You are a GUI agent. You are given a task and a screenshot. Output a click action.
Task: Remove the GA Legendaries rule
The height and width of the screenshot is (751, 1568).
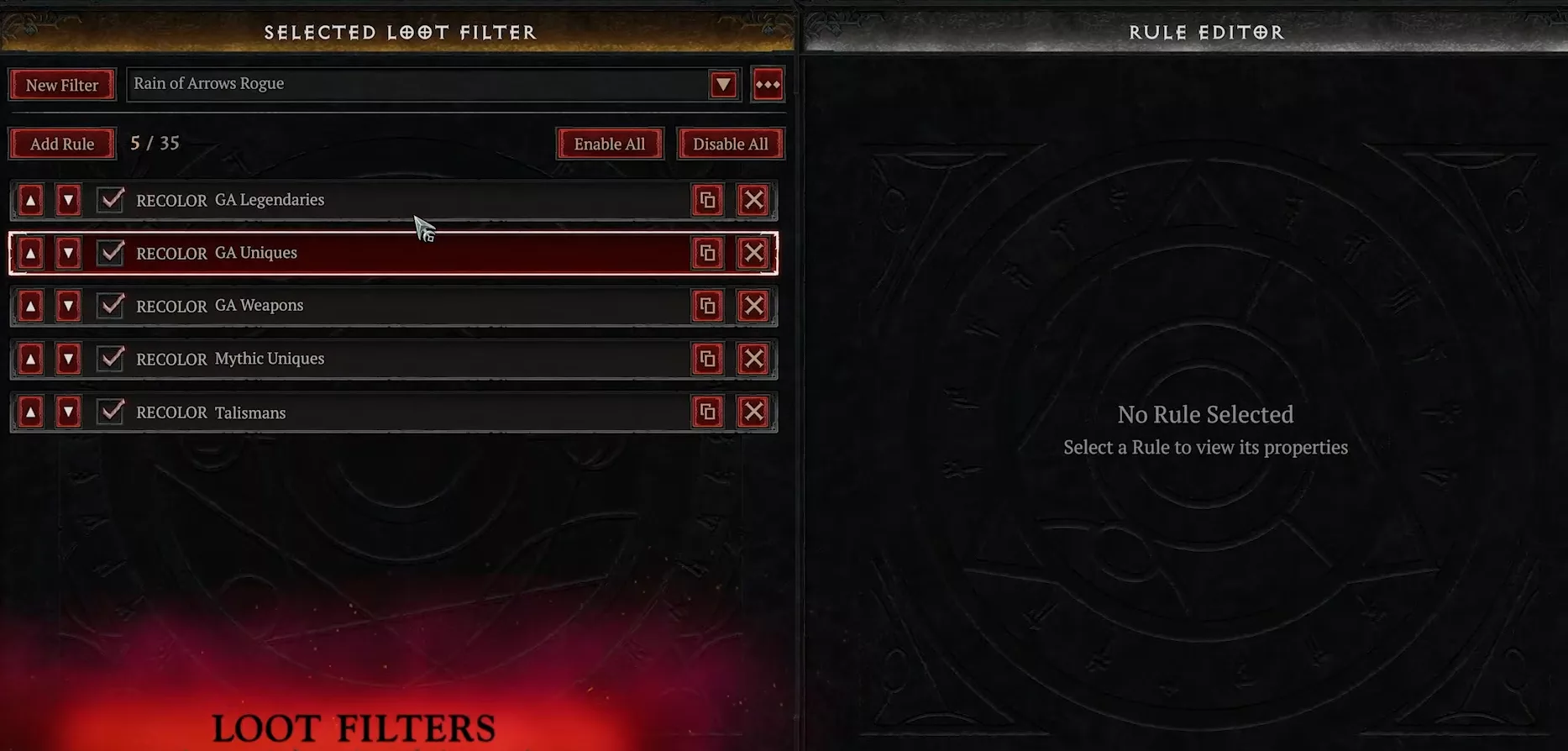pyautogui.click(x=753, y=200)
